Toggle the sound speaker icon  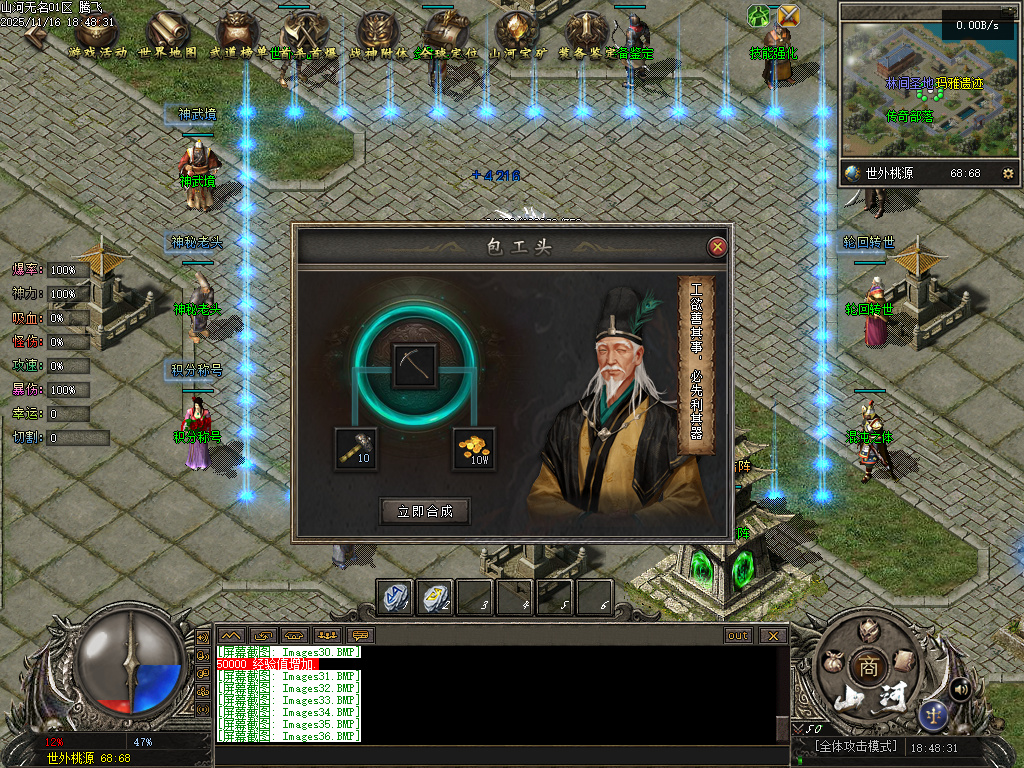tap(961, 688)
